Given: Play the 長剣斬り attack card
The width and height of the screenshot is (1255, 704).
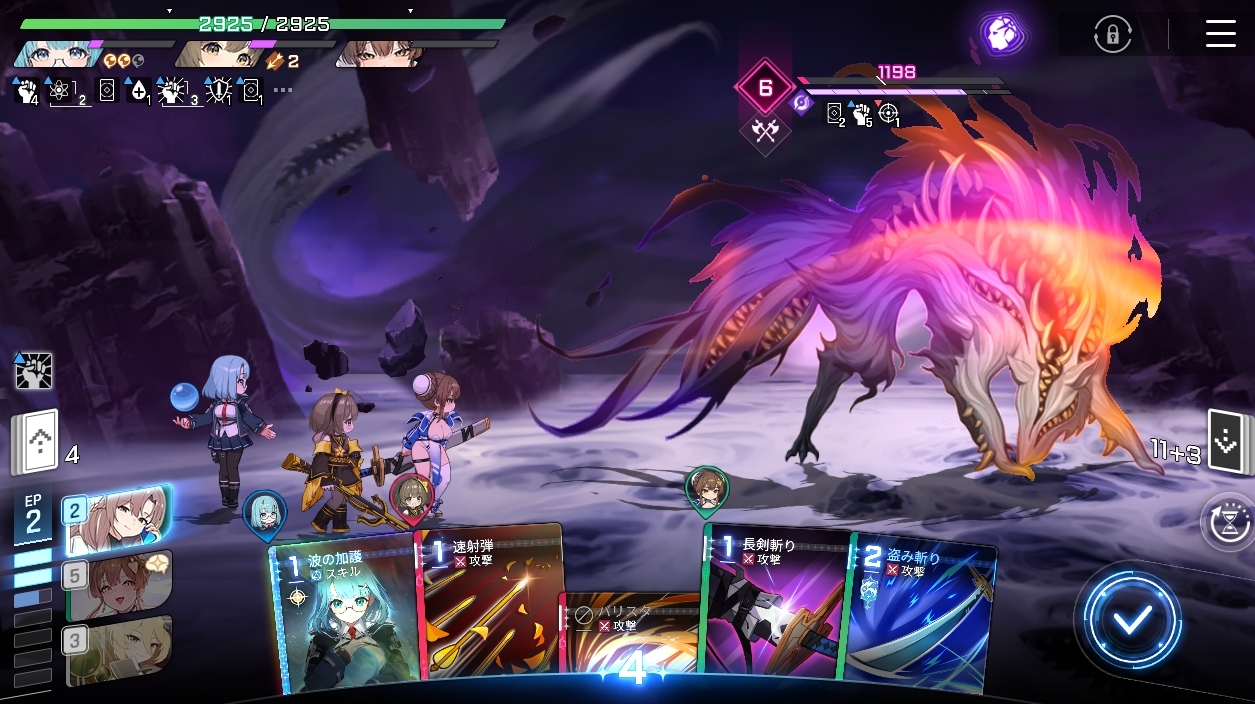Looking at the screenshot, I should [x=775, y=605].
